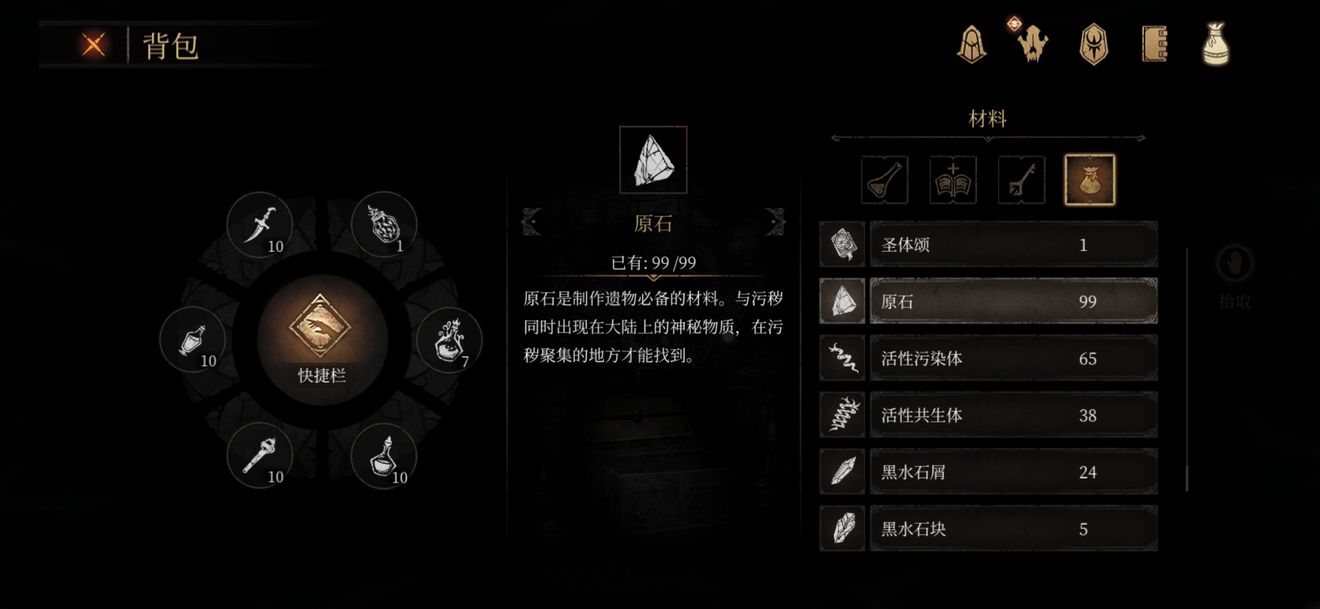Choose 活性污染体 in the materials list
The height and width of the screenshot is (609, 1320).
(1012, 358)
